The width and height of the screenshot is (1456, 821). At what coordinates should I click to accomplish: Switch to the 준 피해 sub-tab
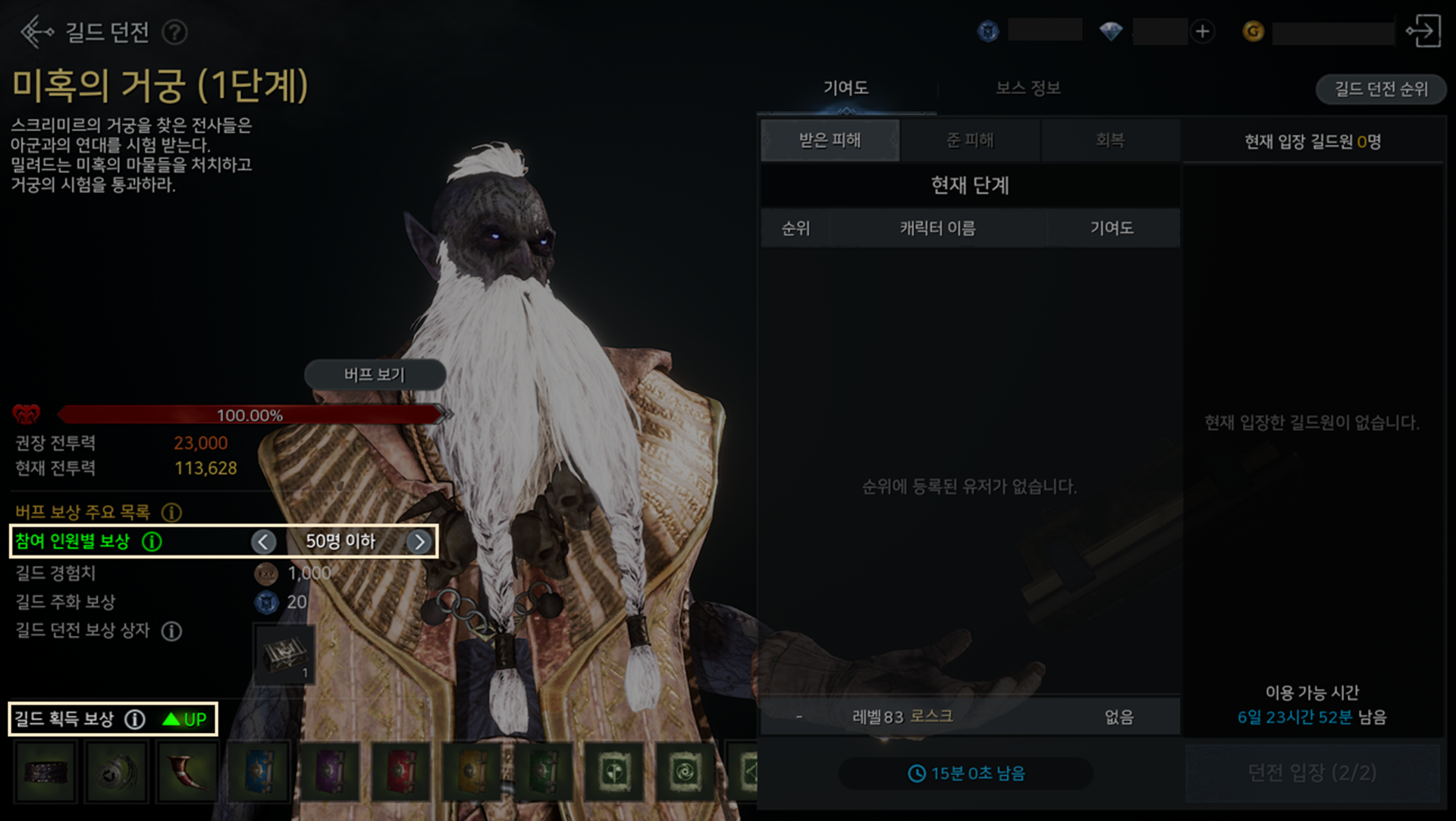pos(970,140)
